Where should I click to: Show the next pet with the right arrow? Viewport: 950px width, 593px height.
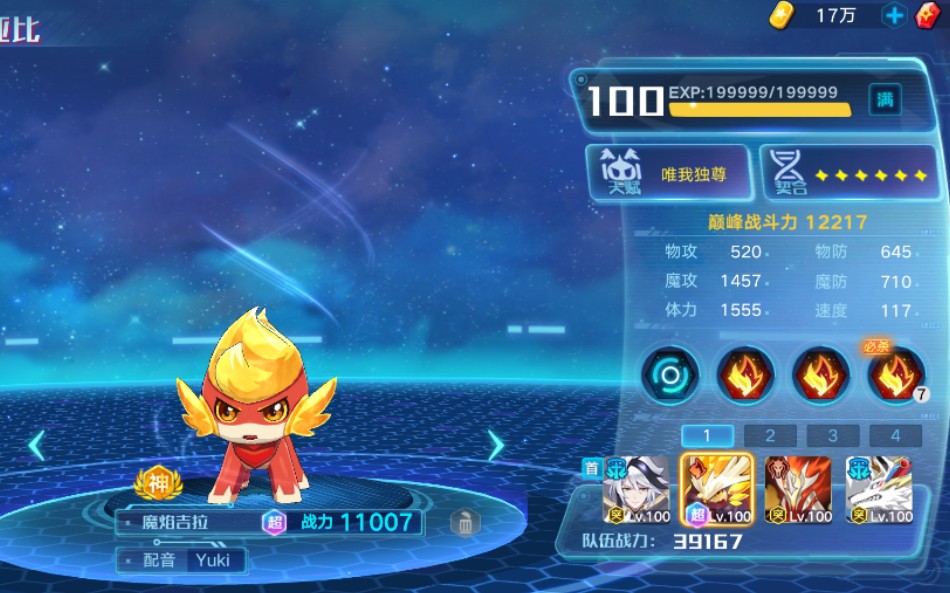pos(495,445)
